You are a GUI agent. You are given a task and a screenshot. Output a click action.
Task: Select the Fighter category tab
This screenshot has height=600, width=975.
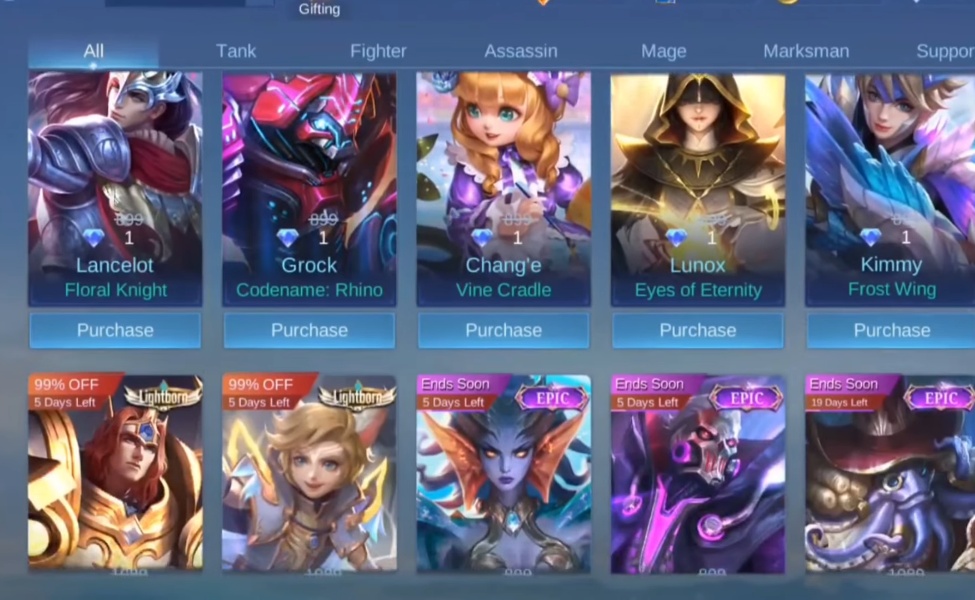pos(378,51)
